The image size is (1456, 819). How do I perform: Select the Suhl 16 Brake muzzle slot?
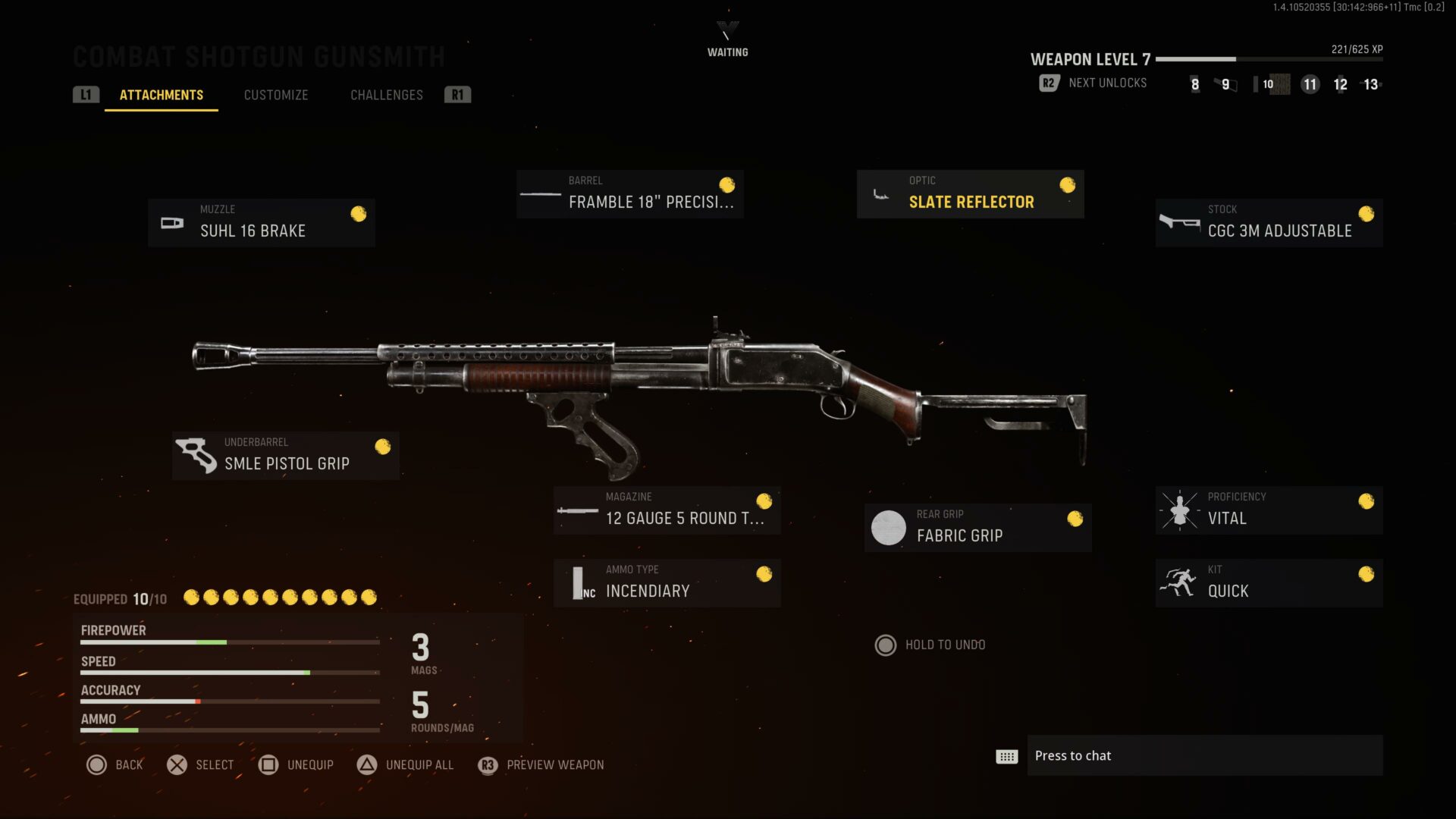pyautogui.click(x=262, y=223)
